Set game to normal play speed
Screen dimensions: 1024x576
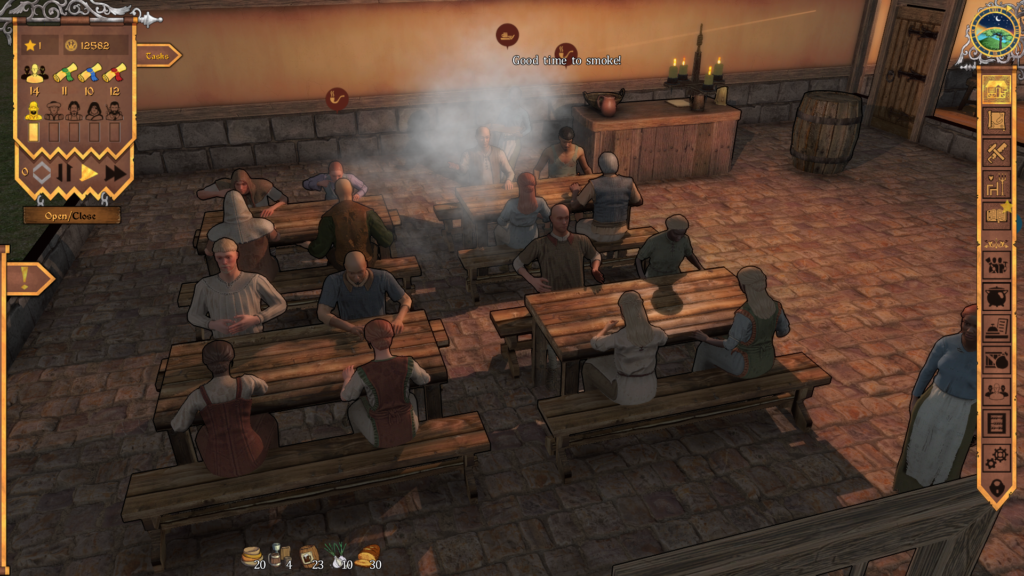point(89,172)
